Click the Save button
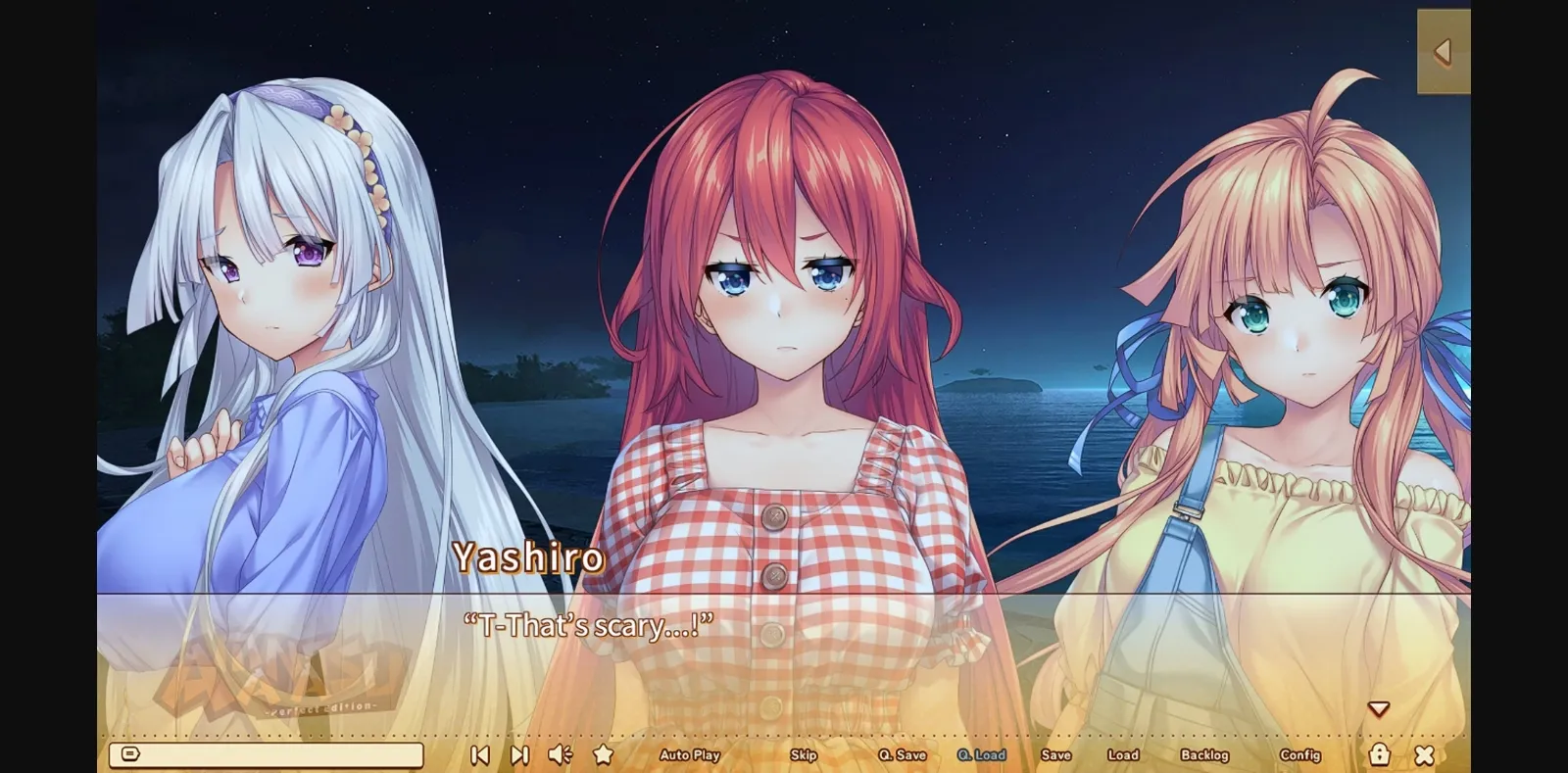1568x773 pixels. pyautogui.click(x=1056, y=754)
